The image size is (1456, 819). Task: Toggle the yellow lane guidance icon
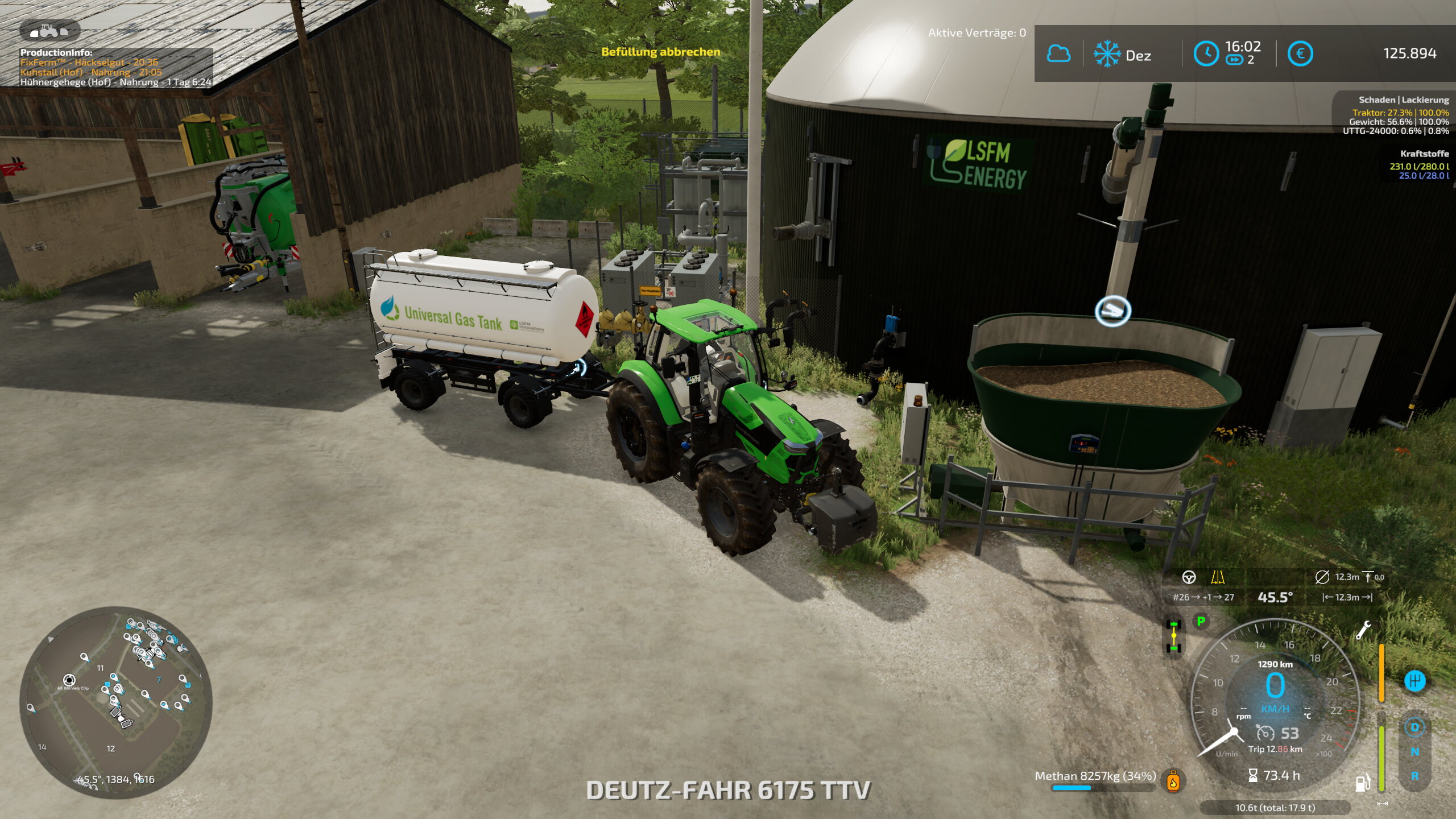[x=1218, y=577]
